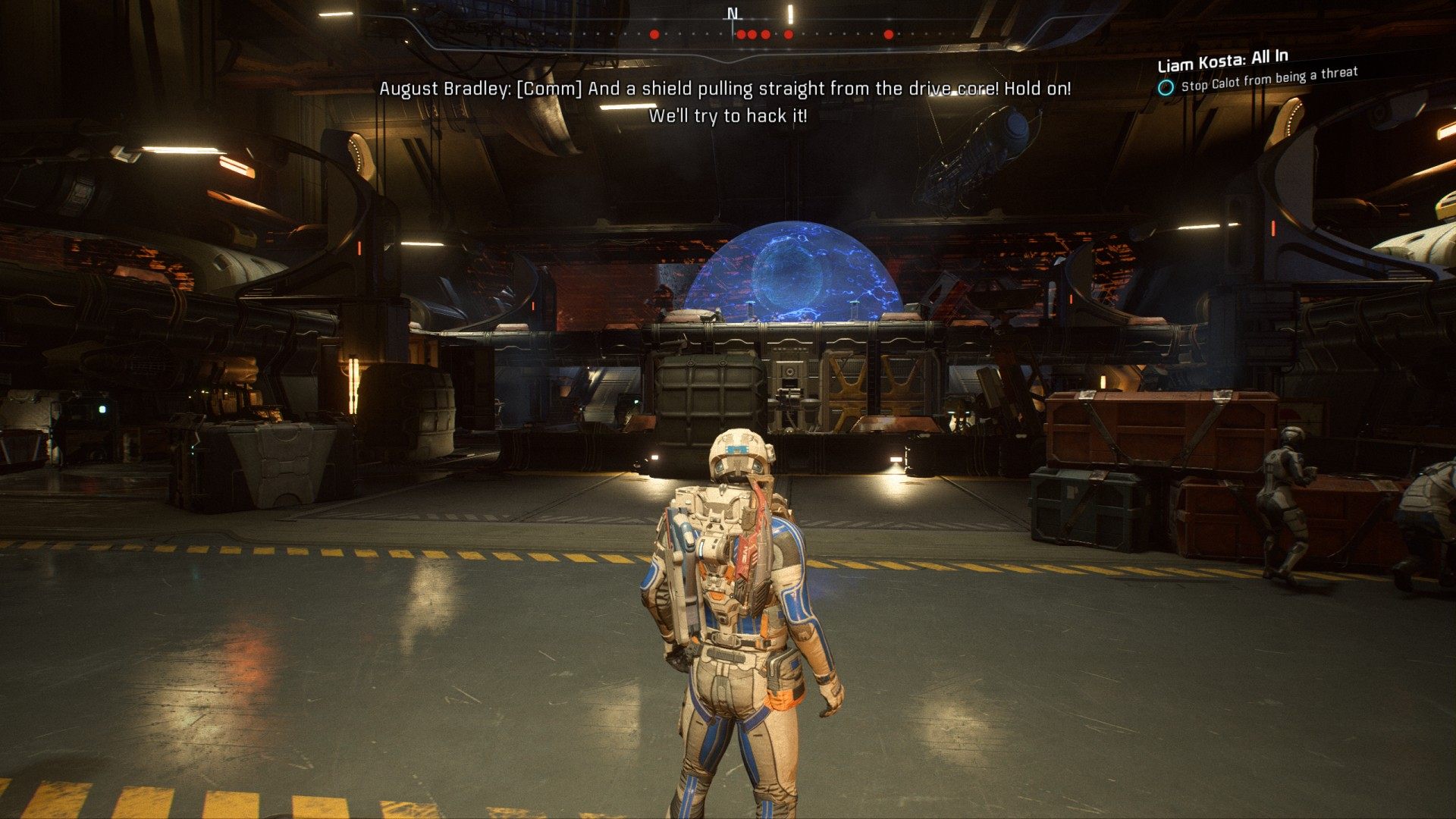
Task: Select the Liam Kosta: All In quest tracker
Action: point(1222,60)
